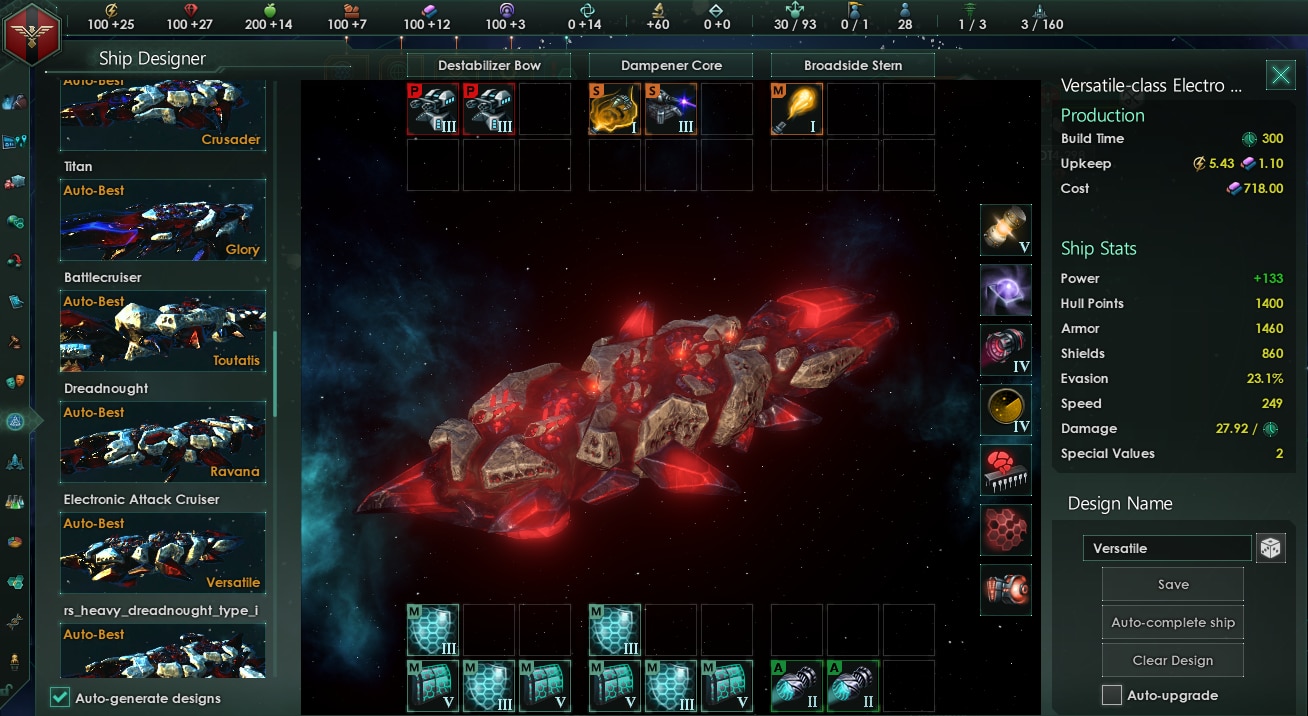Image resolution: width=1308 pixels, height=716 pixels.
Task: Randomize design name with the dice button
Action: tap(1270, 548)
